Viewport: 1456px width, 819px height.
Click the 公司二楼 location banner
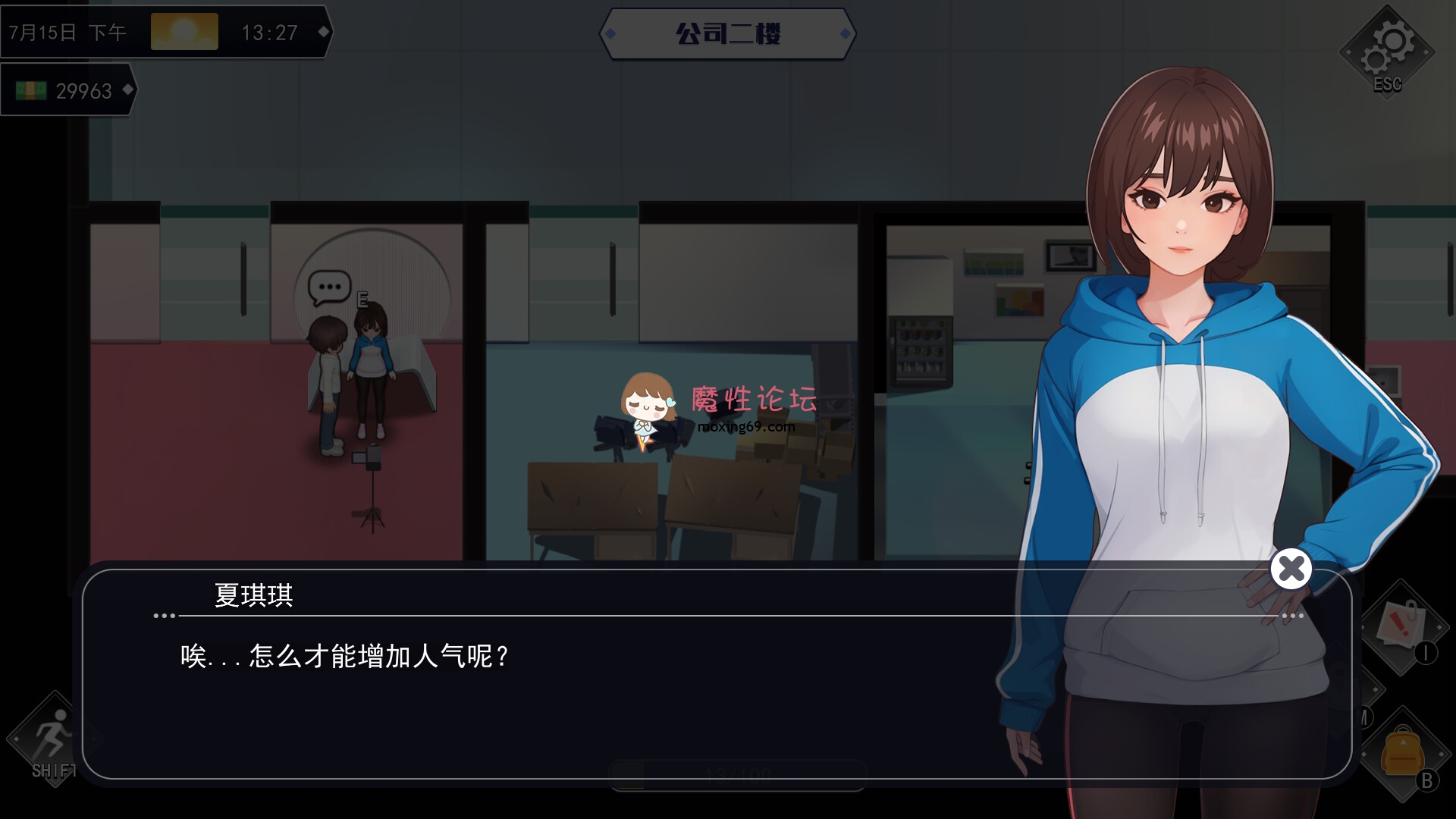click(x=727, y=33)
